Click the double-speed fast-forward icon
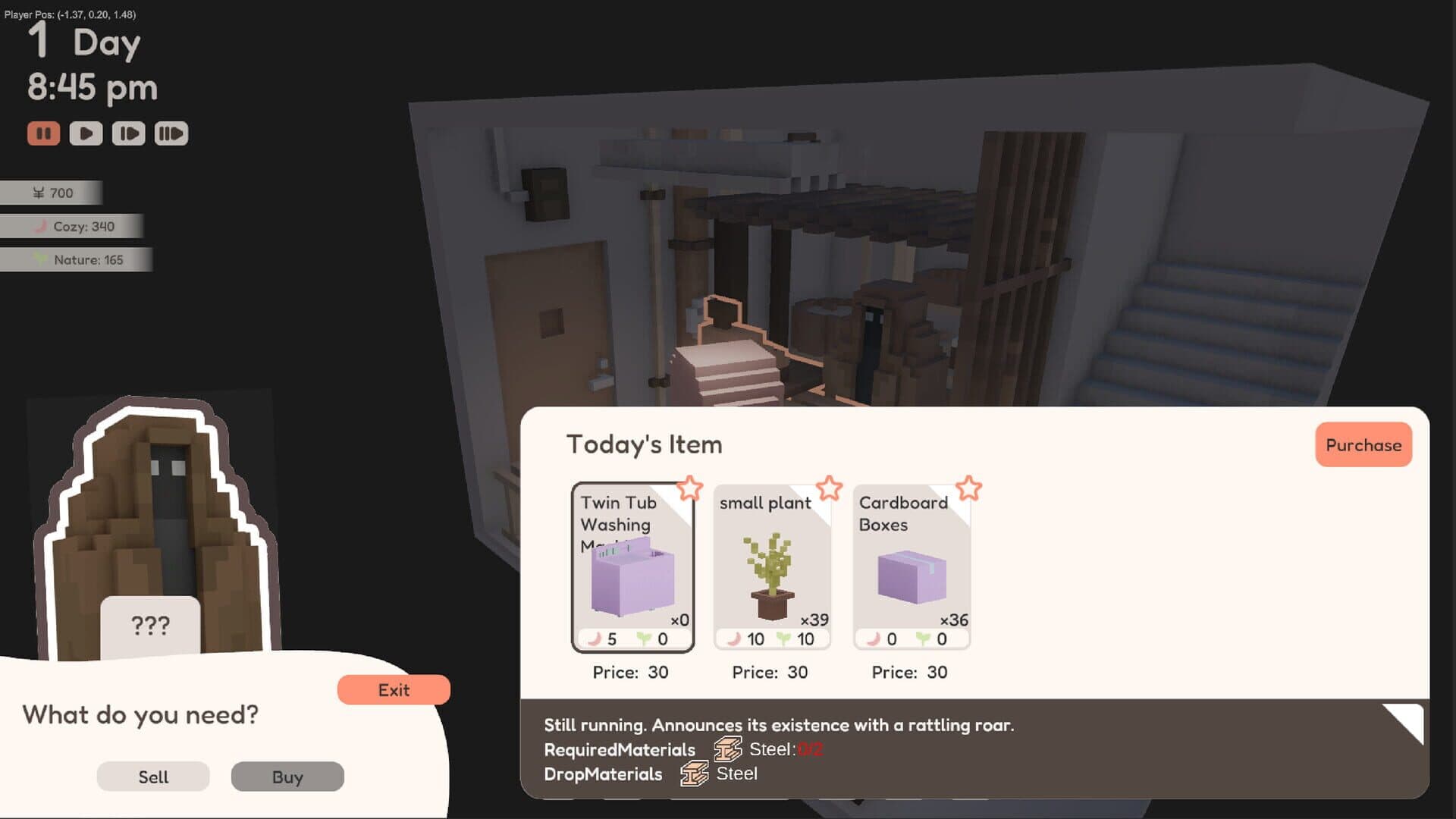 171,133
